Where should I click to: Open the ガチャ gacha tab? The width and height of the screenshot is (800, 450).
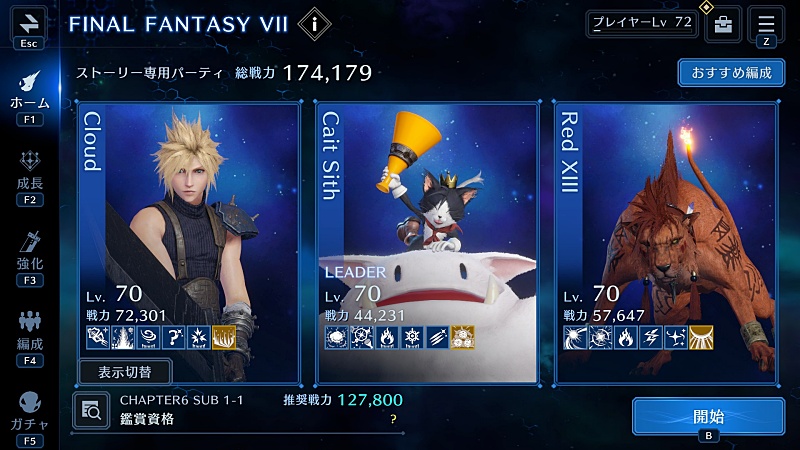tap(29, 410)
